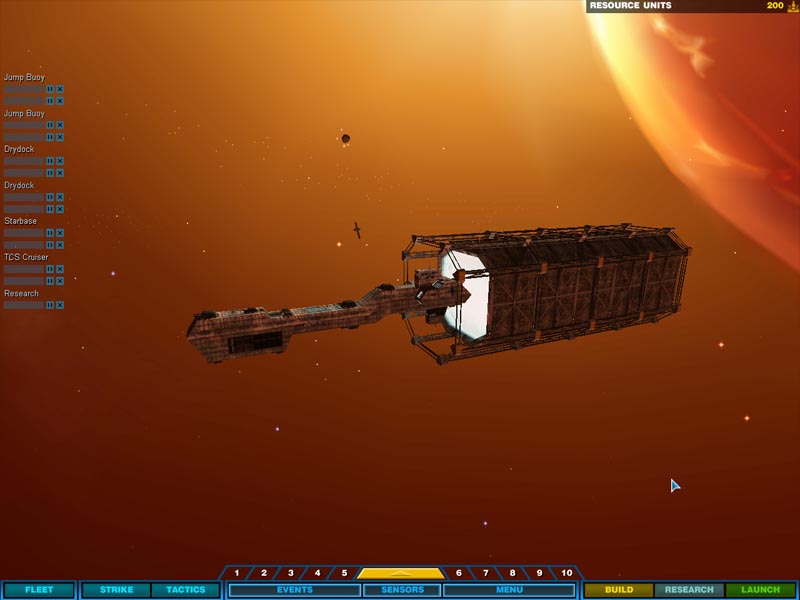Select control group 3

coord(291,573)
